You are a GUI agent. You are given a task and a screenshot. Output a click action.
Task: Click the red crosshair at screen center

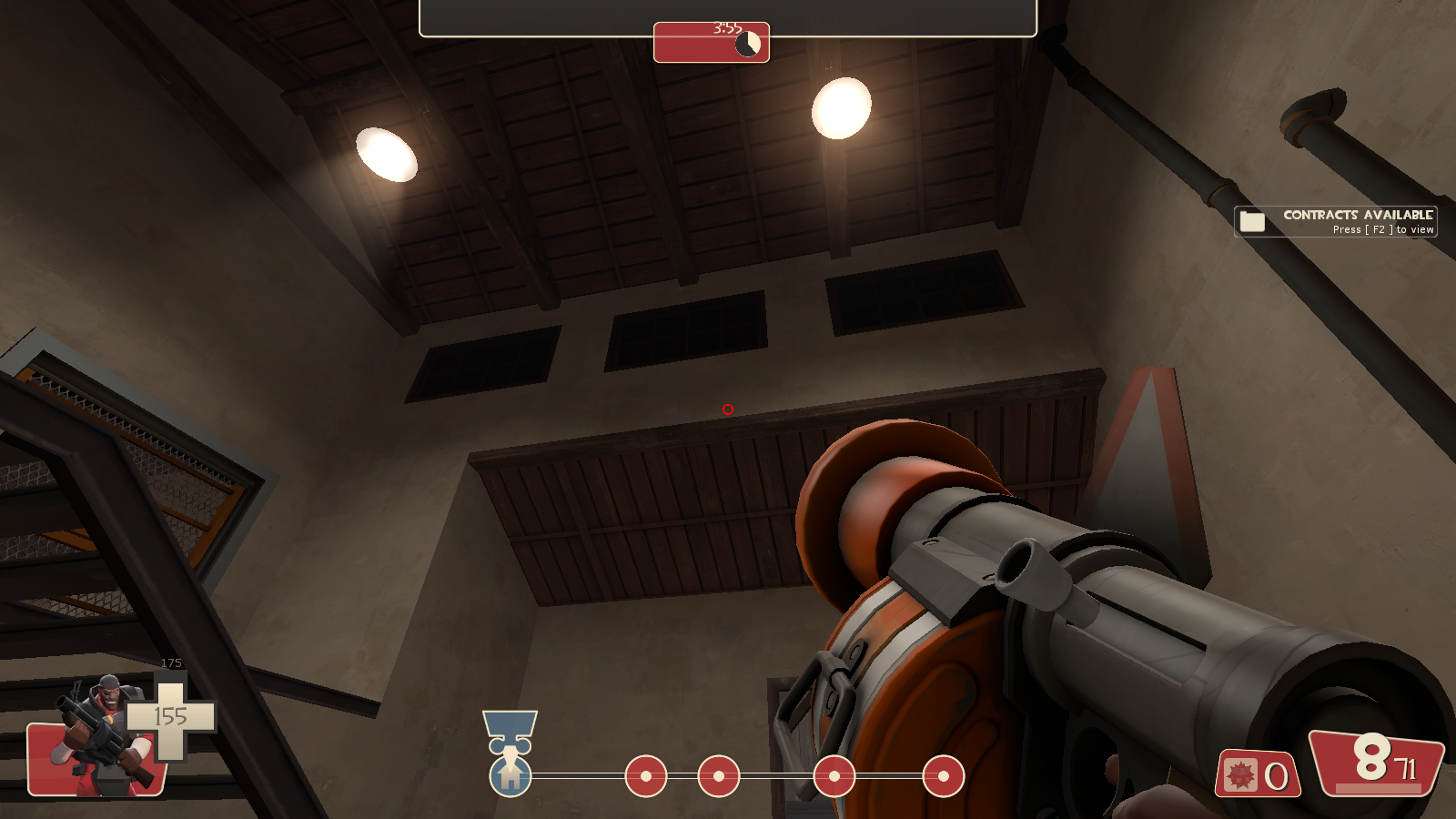coord(727,409)
